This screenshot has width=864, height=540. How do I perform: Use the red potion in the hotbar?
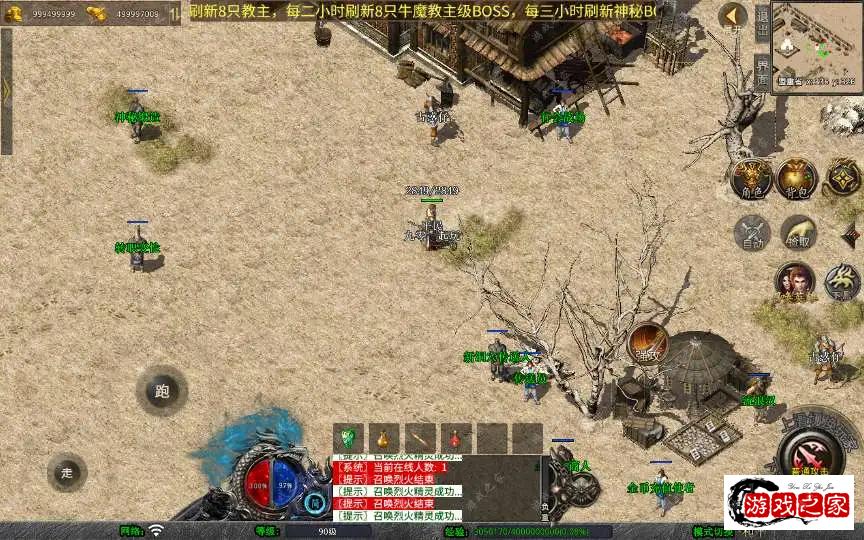(x=455, y=438)
